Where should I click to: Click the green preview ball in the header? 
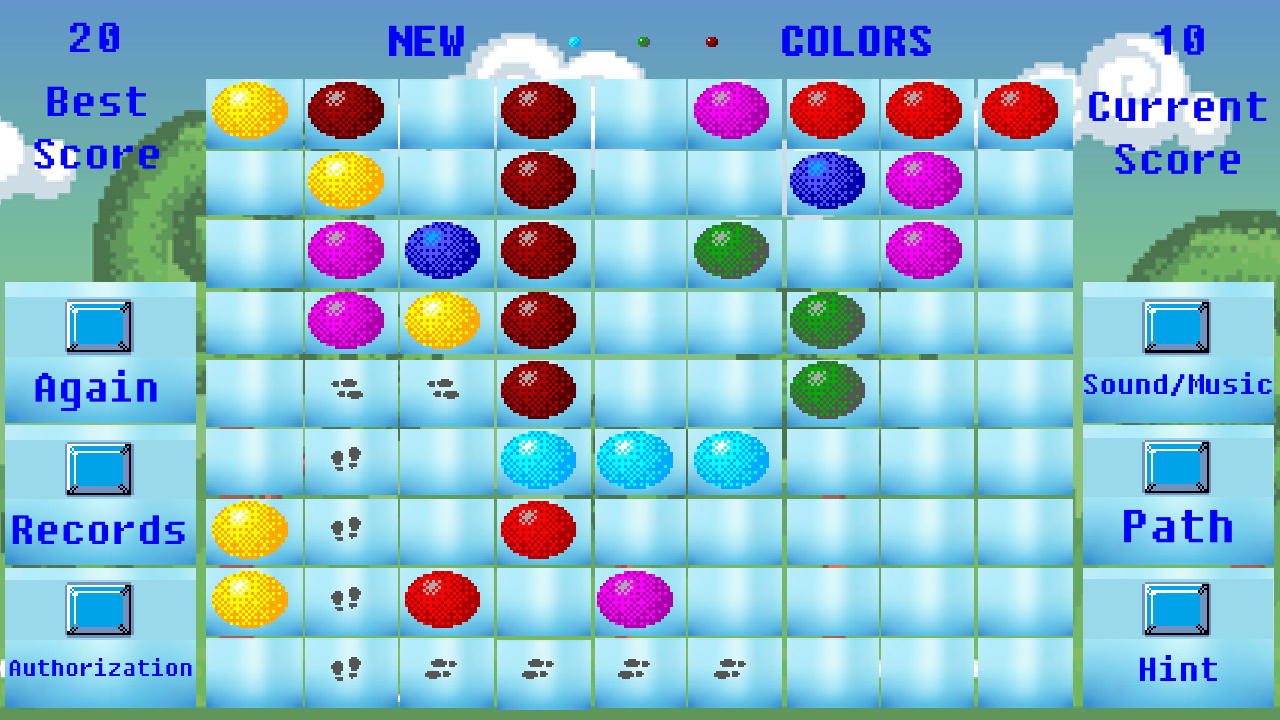(x=643, y=42)
